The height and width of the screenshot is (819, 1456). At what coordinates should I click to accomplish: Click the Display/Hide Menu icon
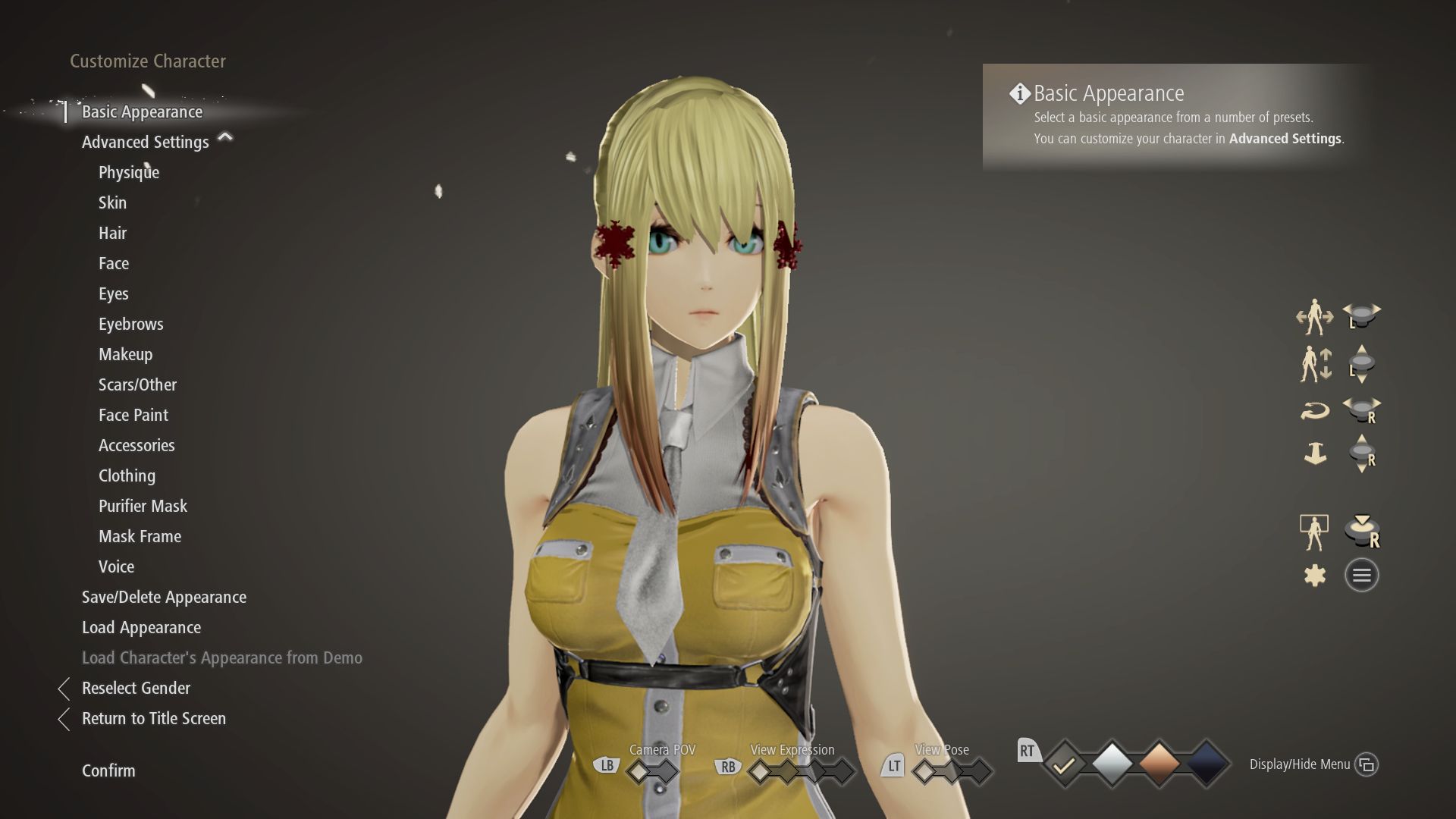click(1367, 764)
